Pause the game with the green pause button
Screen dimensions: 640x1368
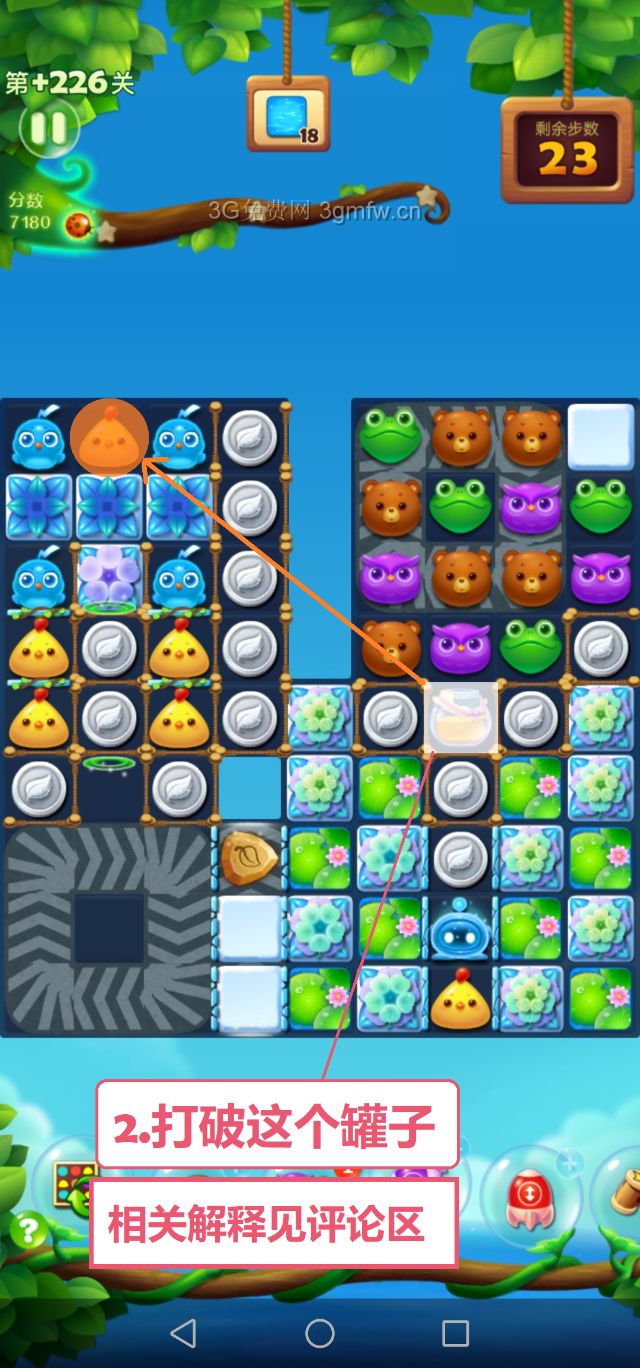pos(47,128)
